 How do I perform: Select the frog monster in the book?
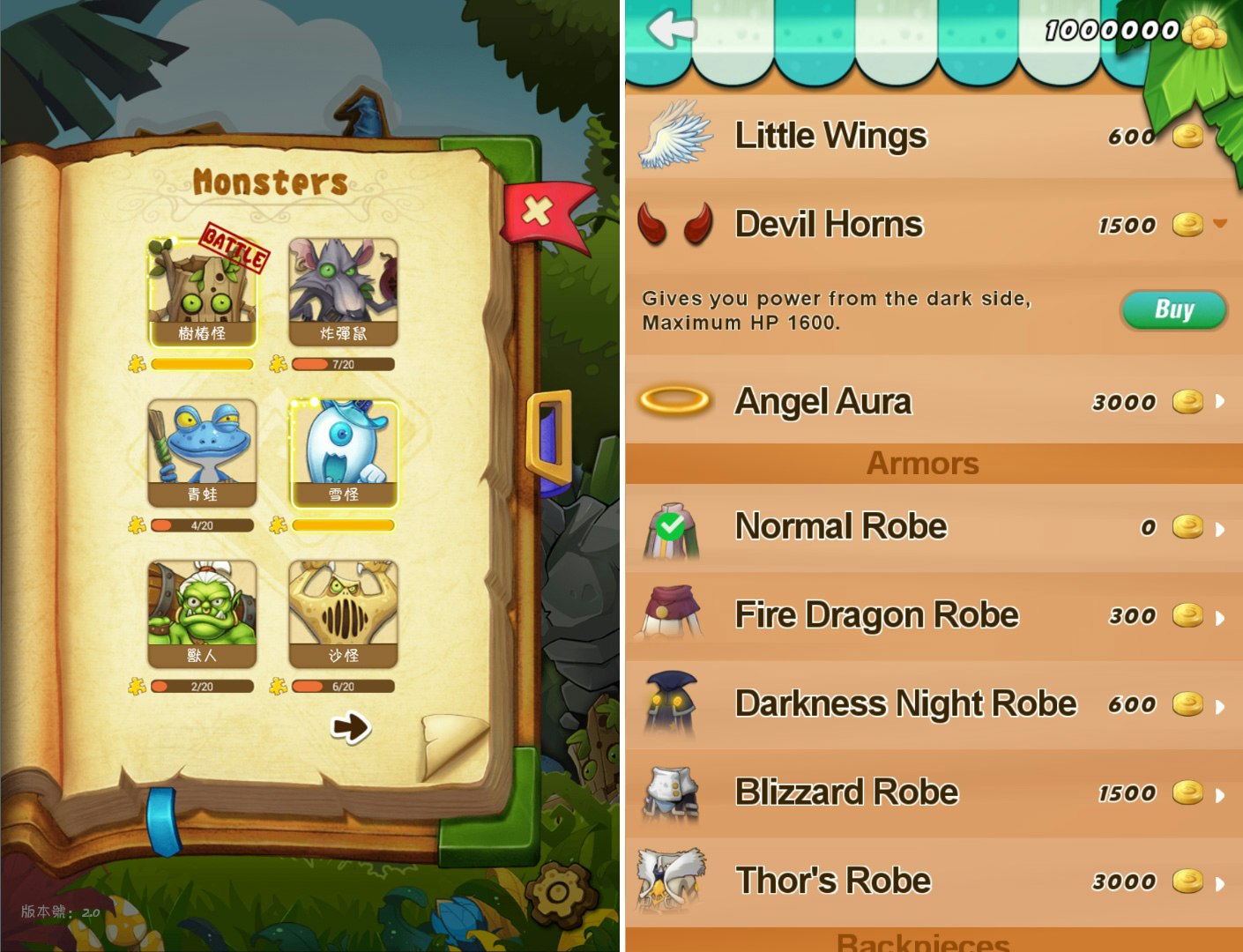point(201,452)
